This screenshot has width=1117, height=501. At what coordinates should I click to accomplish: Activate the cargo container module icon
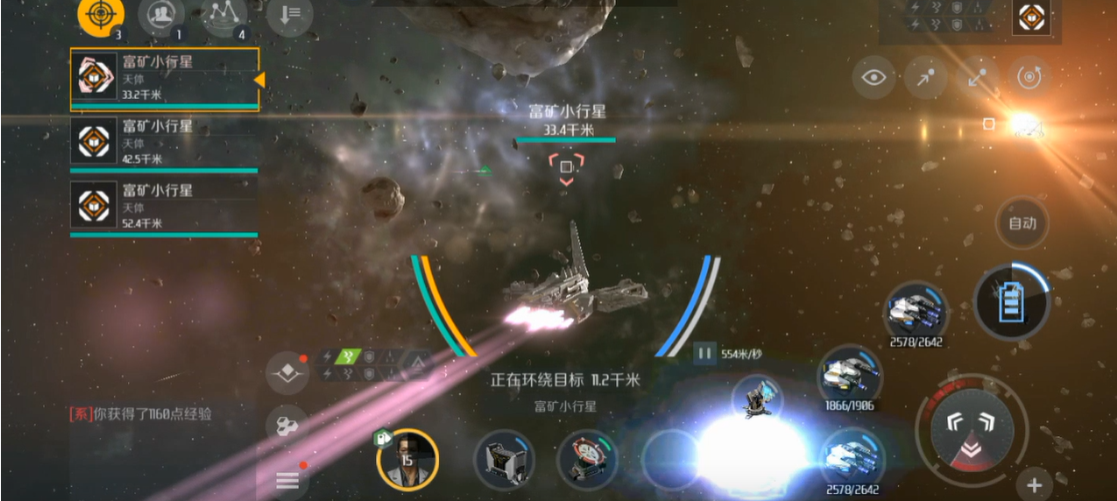(503, 460)
